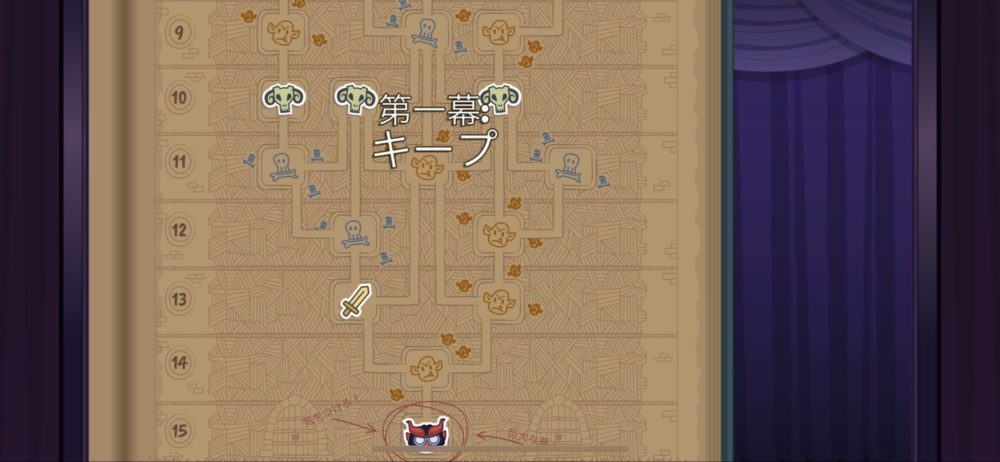
Task: Select the goblin node on floor 11
Action: (x=427, y=168)
